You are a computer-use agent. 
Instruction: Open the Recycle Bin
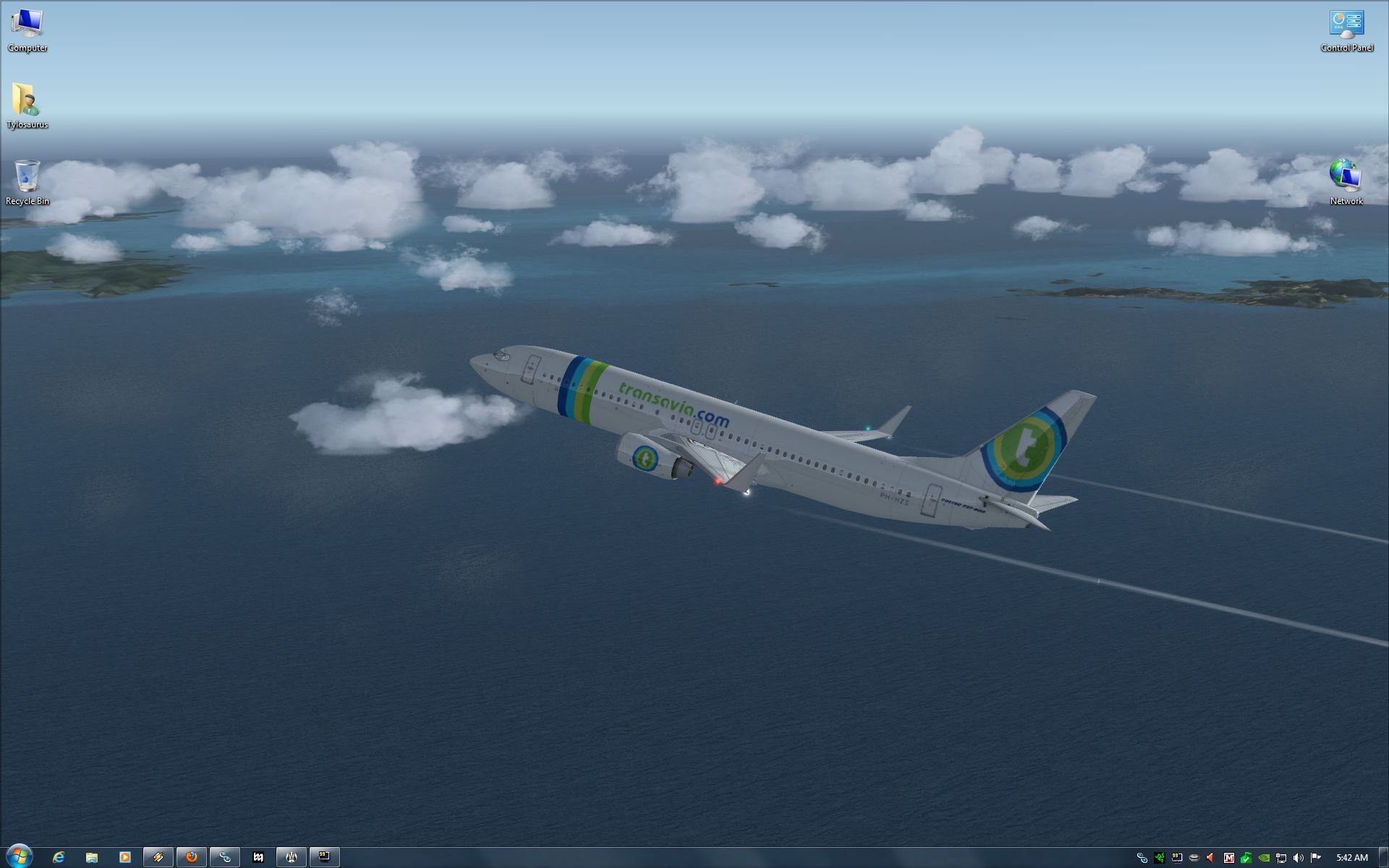(x=27, y=182)
